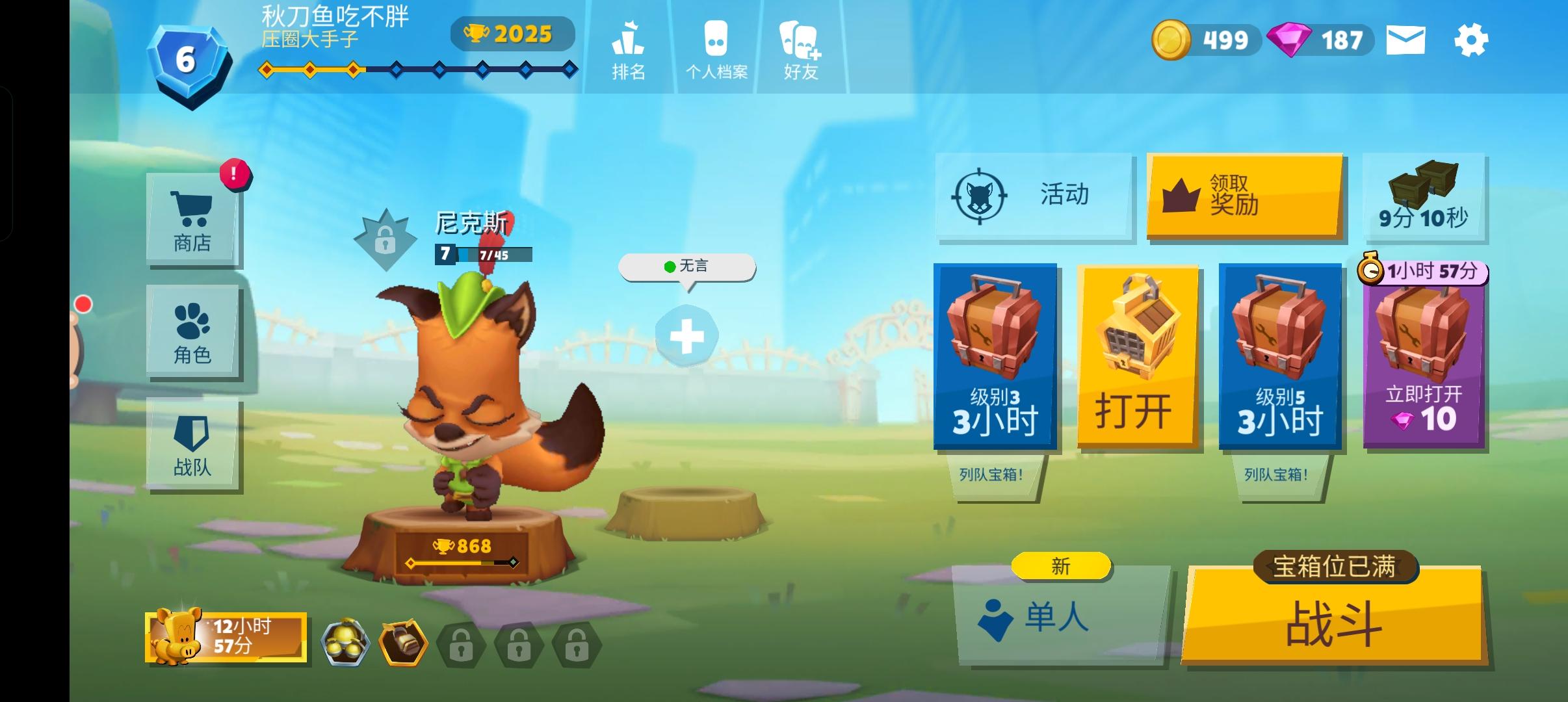Viewport: 1568px width, 702px height.
Task: Open the 角色 character roster
Action: tap(192, 331)
